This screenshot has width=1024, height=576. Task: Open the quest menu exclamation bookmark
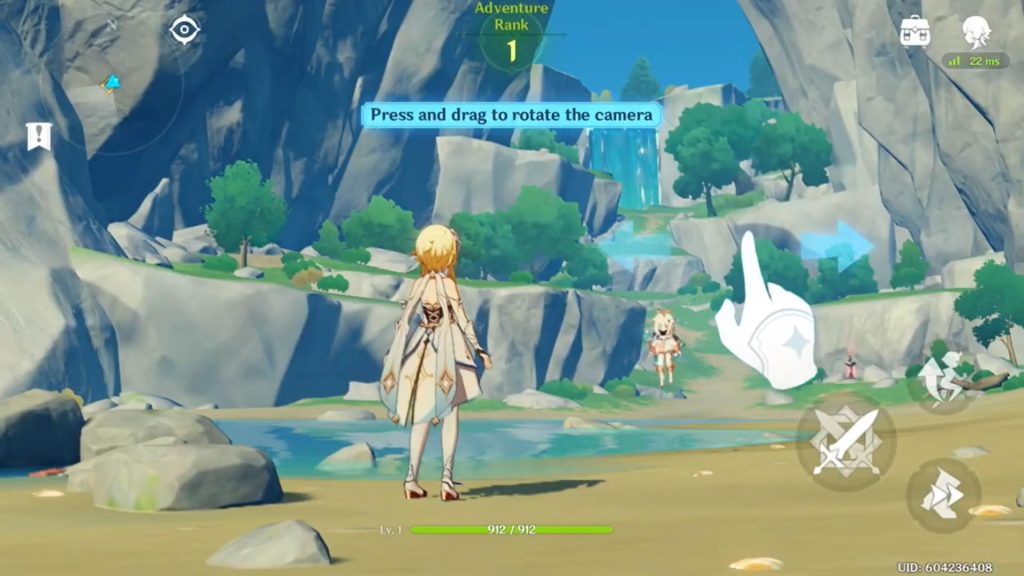39,136
